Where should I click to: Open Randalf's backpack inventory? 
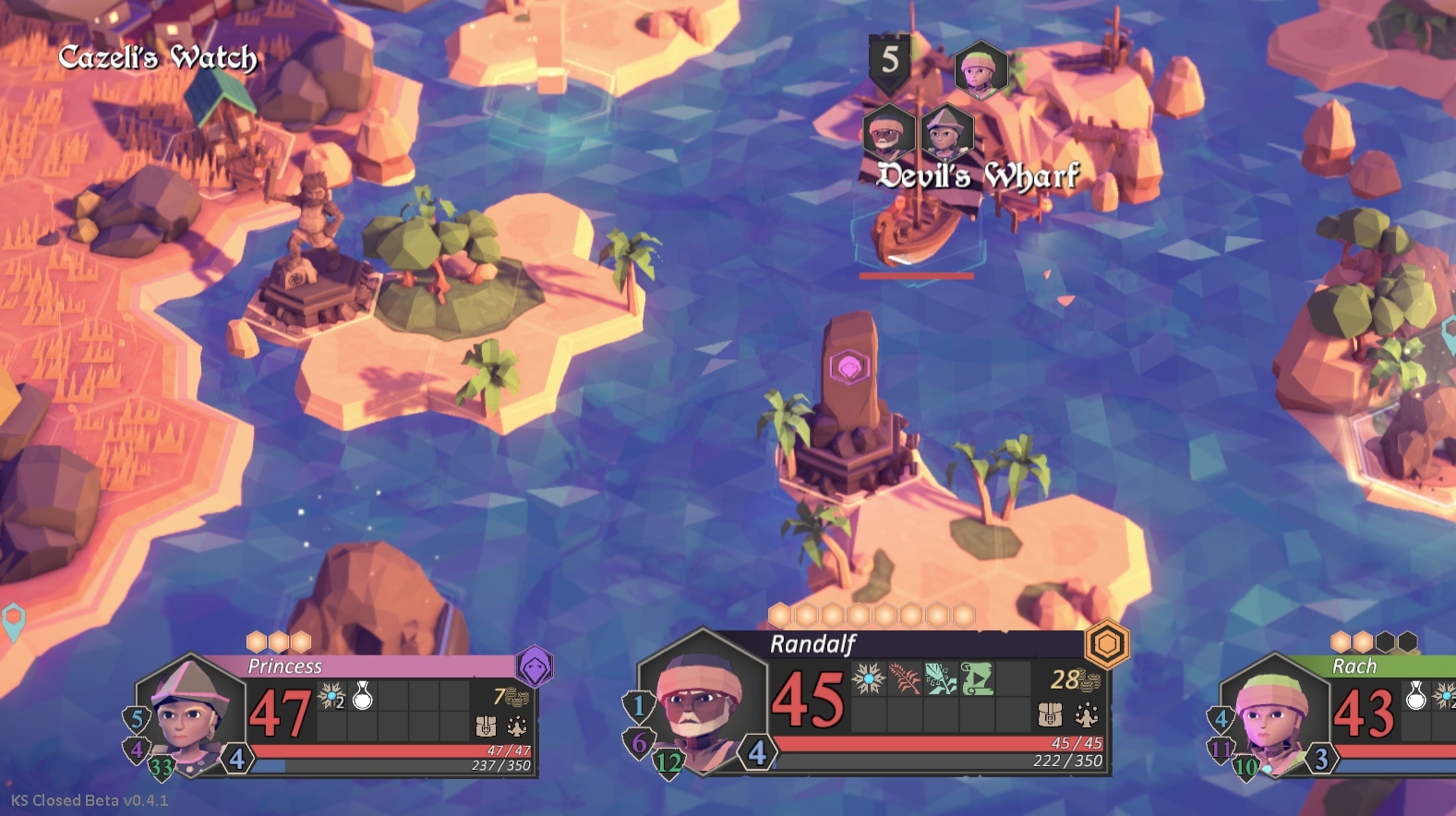1050,714
